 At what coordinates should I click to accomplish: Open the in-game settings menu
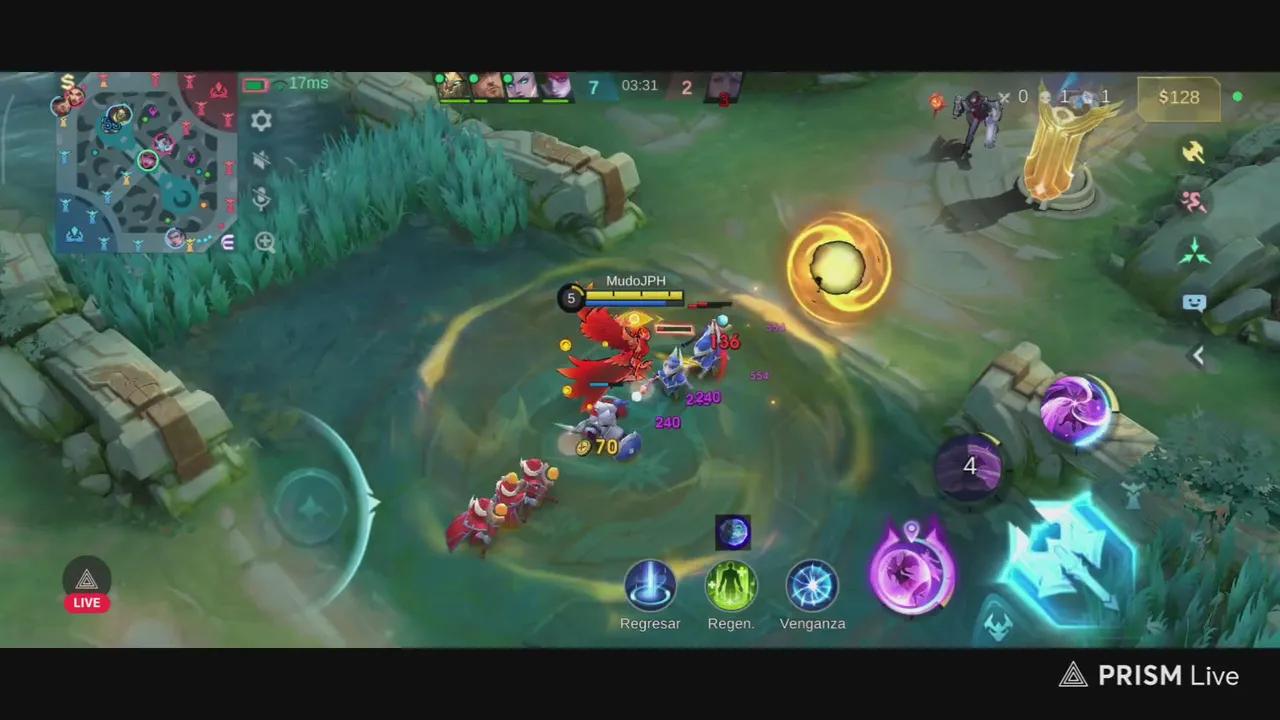[x=261, y=121]
